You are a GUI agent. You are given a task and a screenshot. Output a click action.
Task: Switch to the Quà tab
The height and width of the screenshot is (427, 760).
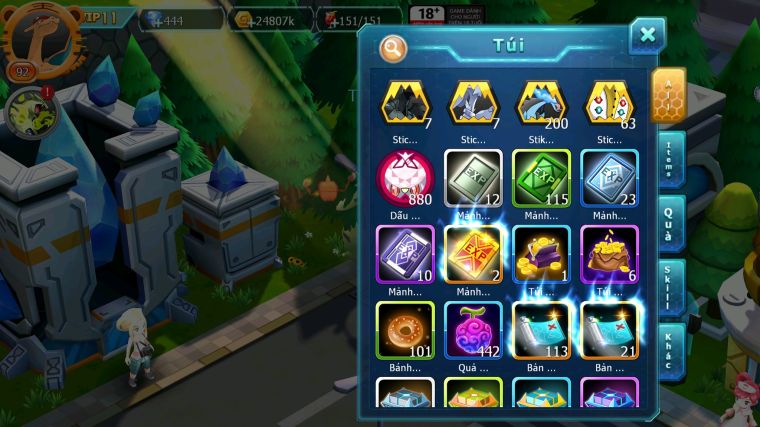pyautogui.click(x=669, y=221)
